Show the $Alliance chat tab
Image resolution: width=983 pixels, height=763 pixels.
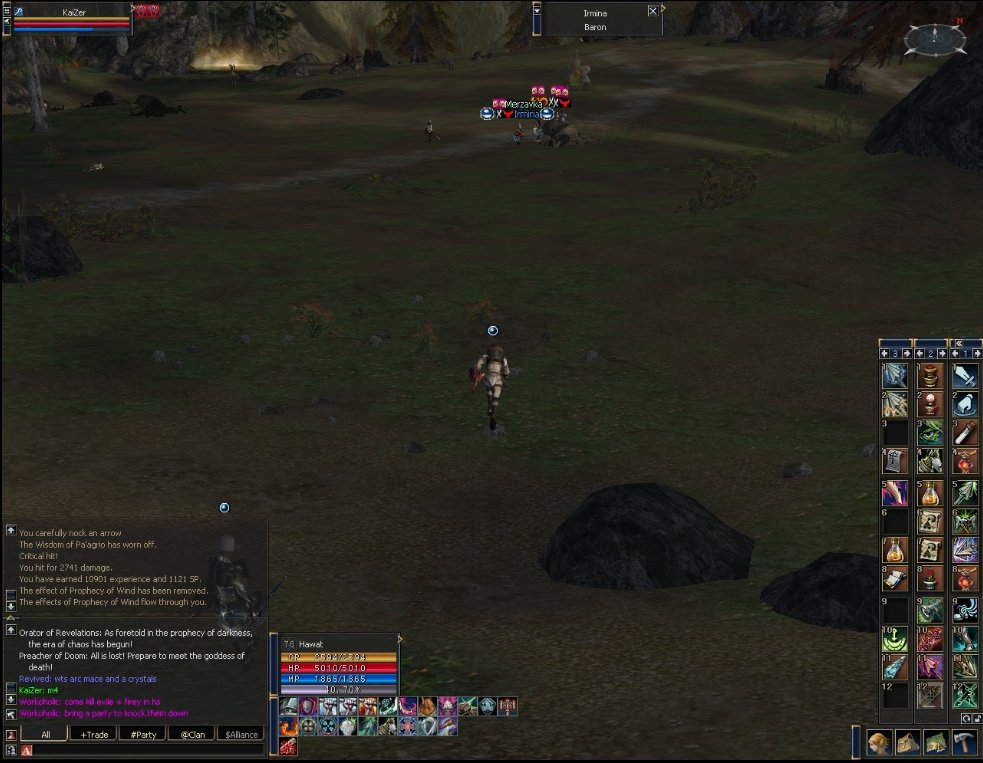click(241, 734)
